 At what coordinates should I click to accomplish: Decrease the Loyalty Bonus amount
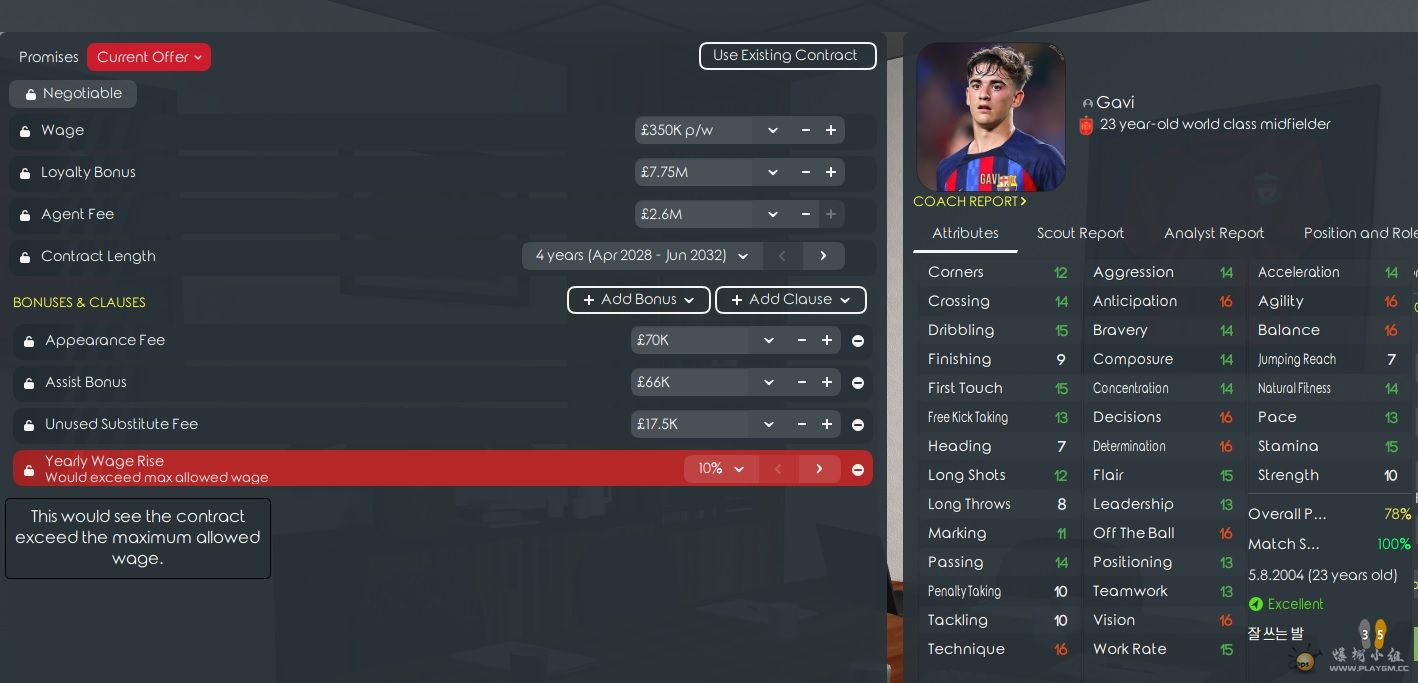(x=806, y=173)
